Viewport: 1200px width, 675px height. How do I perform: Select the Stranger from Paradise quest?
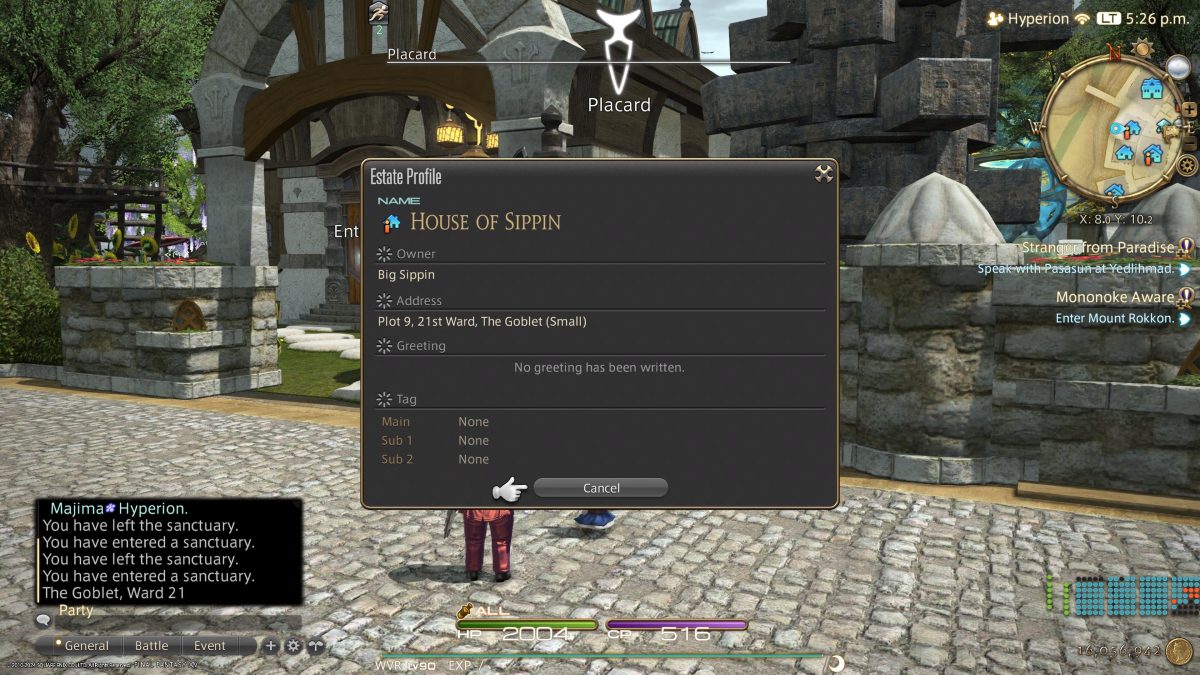point(1097,248)
